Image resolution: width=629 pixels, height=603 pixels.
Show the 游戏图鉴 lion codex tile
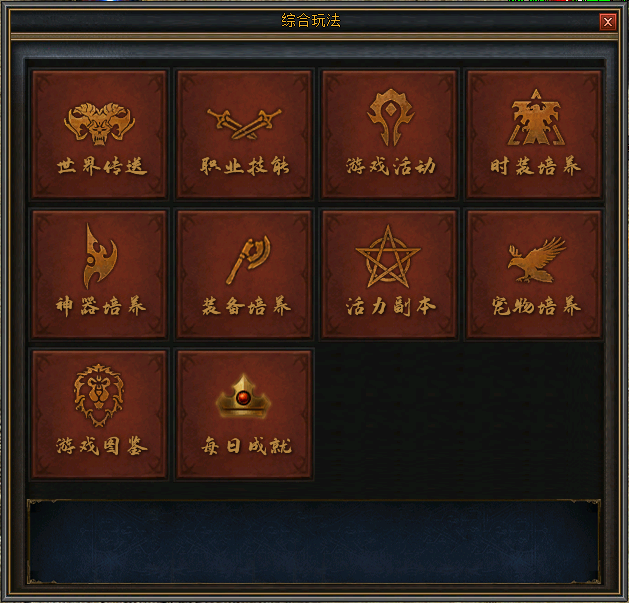[99, 413]
